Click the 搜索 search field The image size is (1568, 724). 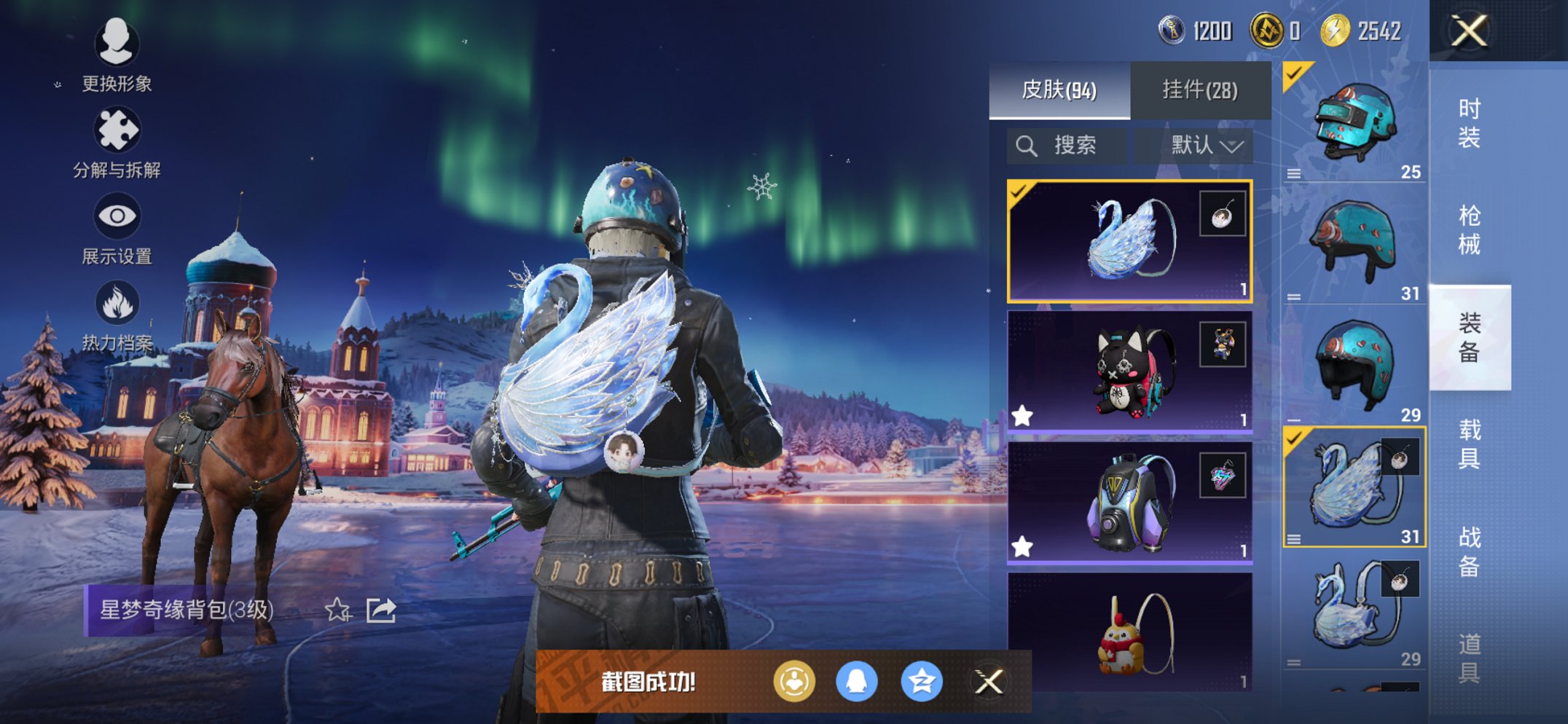point(1067,146)
